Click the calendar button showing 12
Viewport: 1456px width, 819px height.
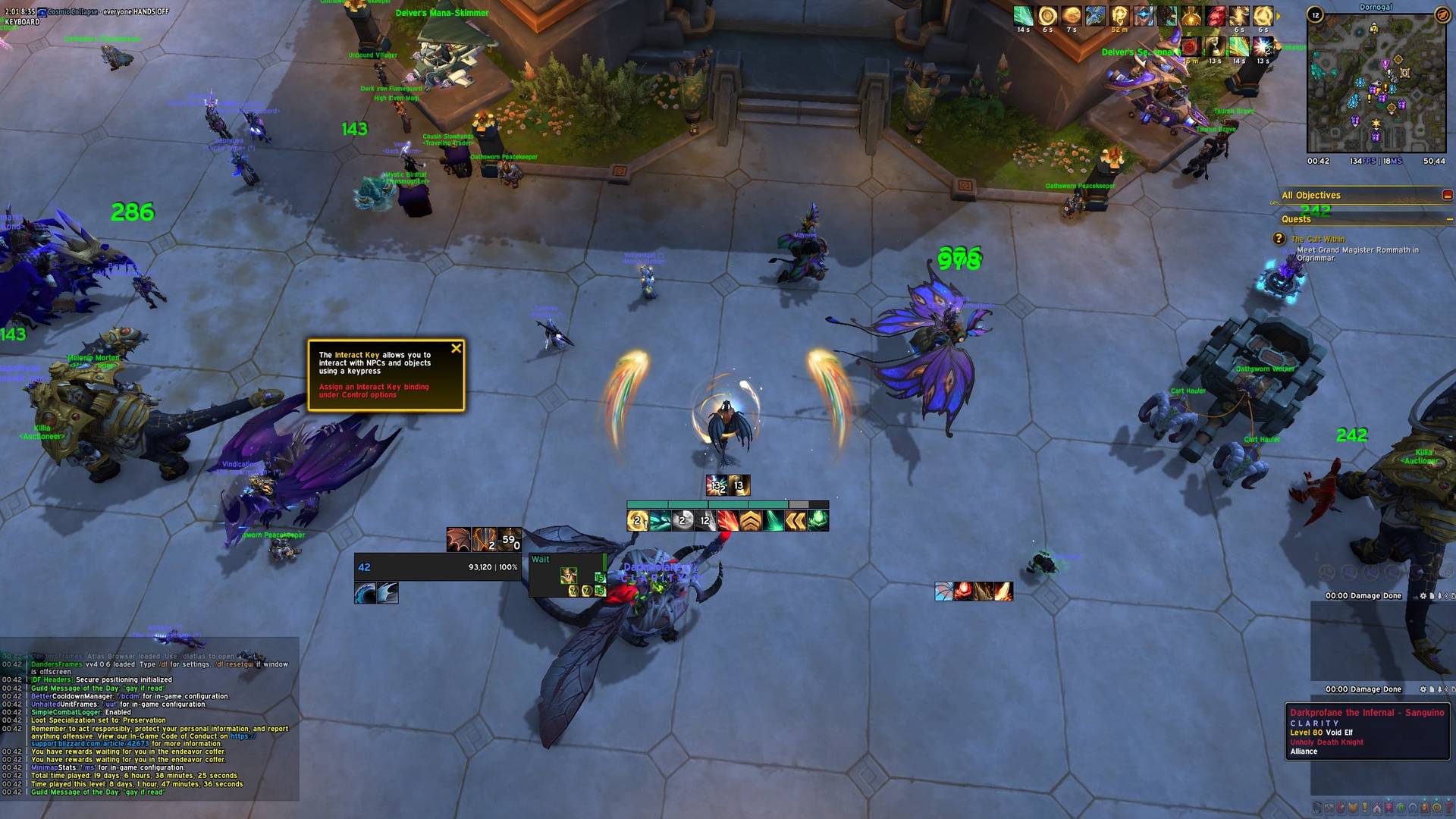(1315, 15)
